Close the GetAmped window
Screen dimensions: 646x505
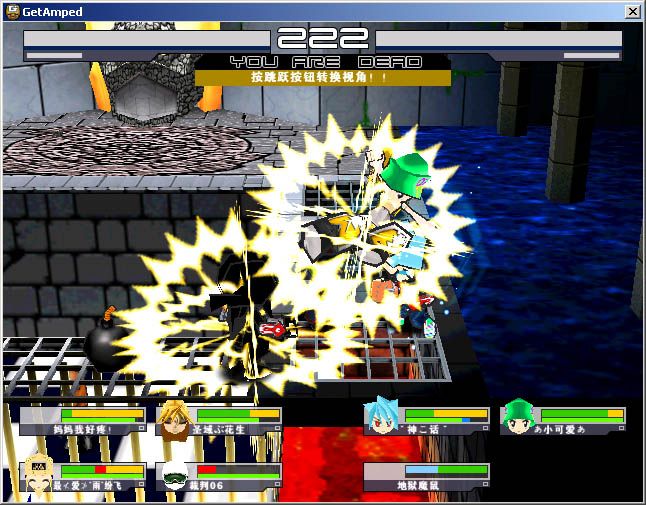[632, 11]
